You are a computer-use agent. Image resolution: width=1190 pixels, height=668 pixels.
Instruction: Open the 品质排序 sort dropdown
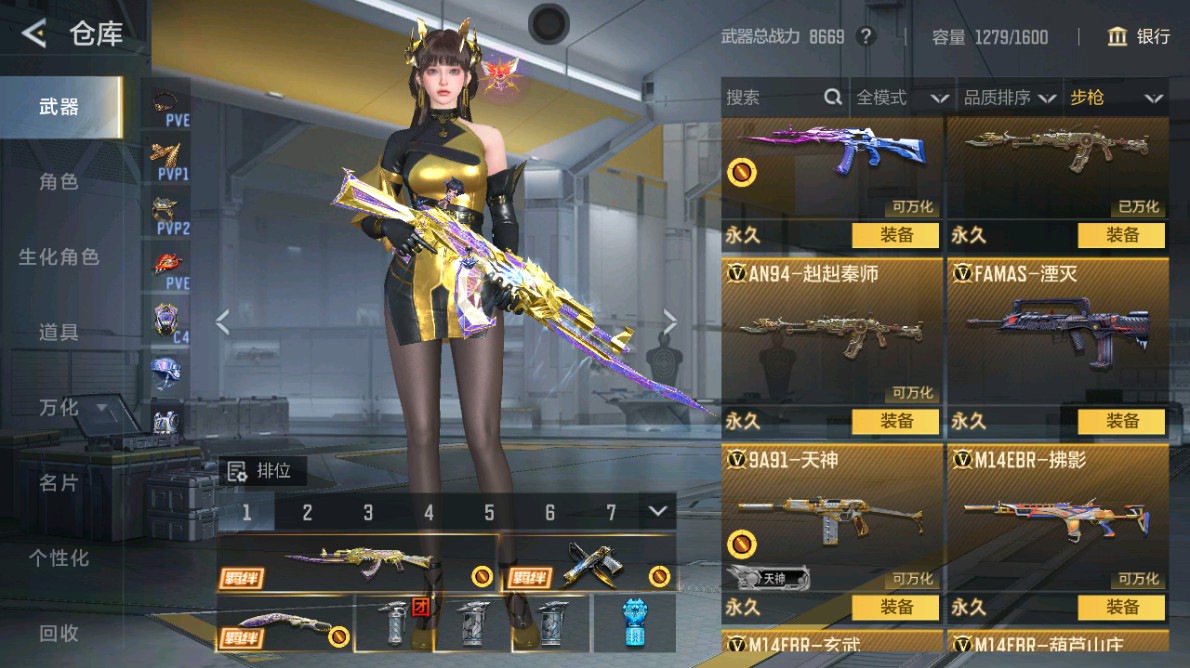[1009, 97]
